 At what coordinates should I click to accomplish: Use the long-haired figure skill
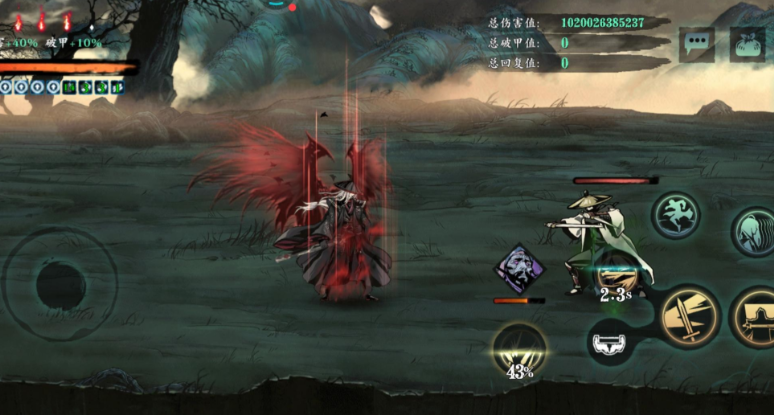(x=753, y=232)
